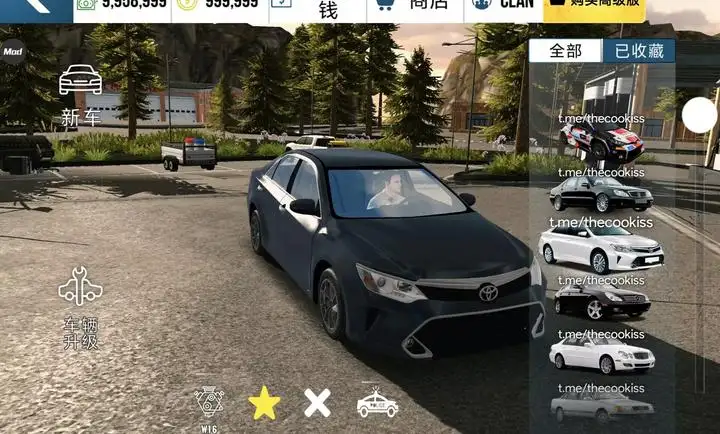Tap the W16 engine icon
Image resolution: width=720 pixels, height=434 pixels.
tap(209, 404)
